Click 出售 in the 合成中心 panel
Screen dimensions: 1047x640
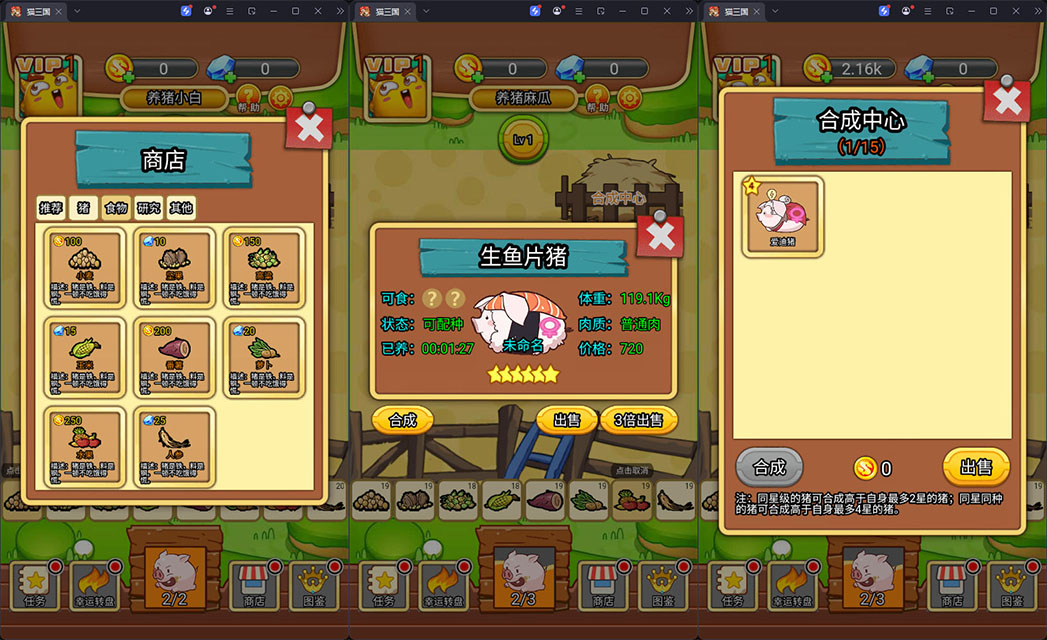tap(975, 467)
